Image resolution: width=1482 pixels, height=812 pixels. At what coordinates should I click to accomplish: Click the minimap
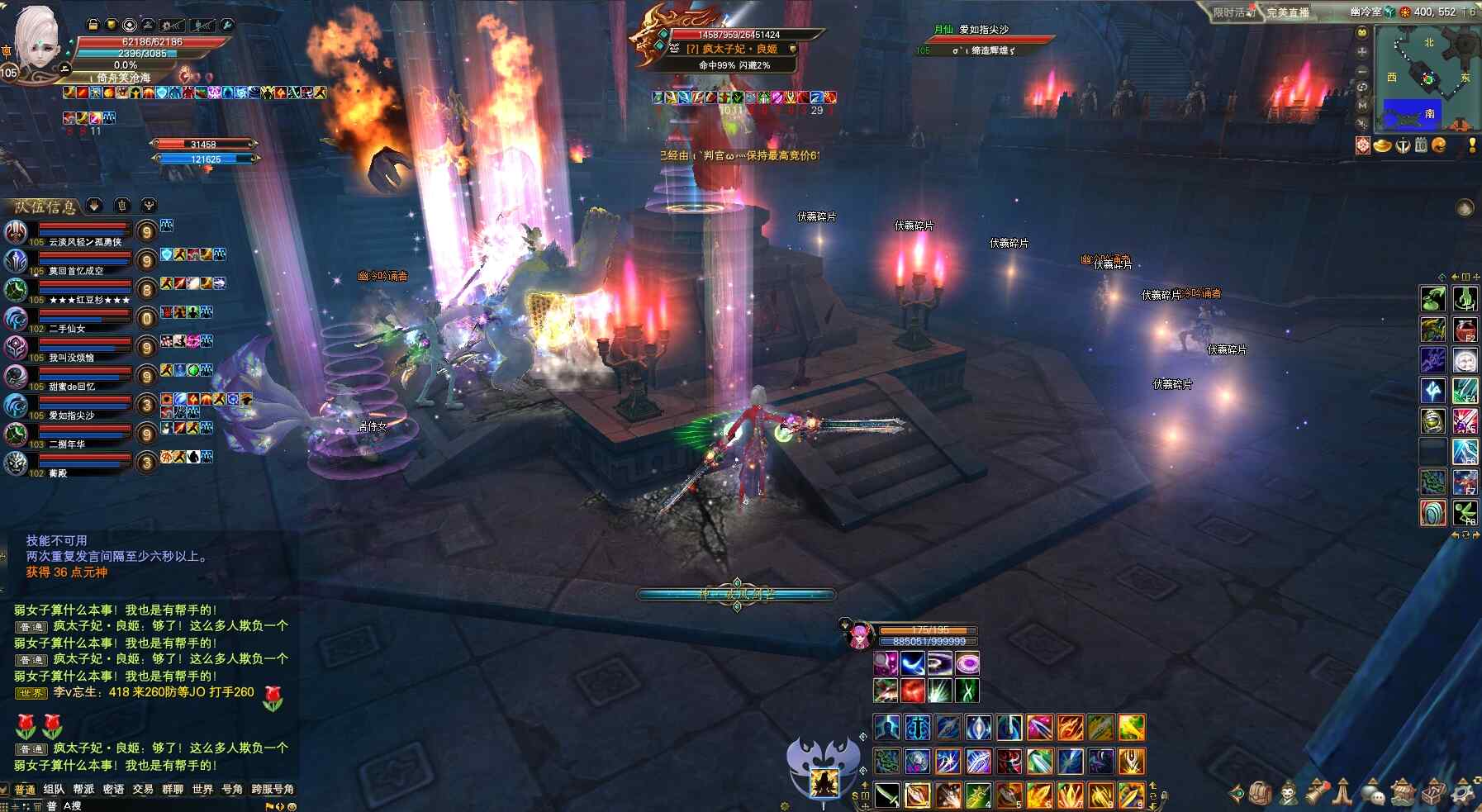[x=1427, y=80]
